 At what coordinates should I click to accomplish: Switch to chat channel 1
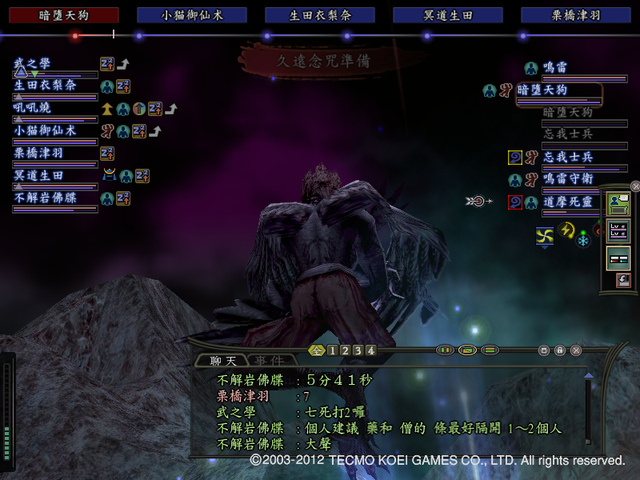coord(332,350)
